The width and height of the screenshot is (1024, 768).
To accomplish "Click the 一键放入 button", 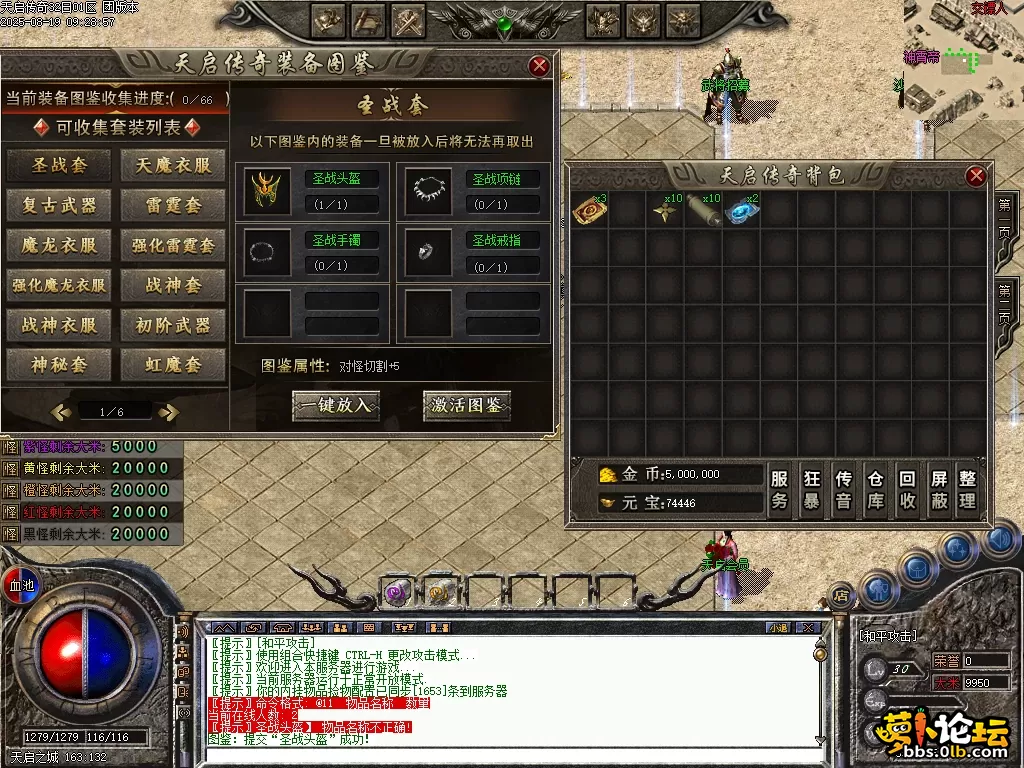I will [x=336, y=405].
